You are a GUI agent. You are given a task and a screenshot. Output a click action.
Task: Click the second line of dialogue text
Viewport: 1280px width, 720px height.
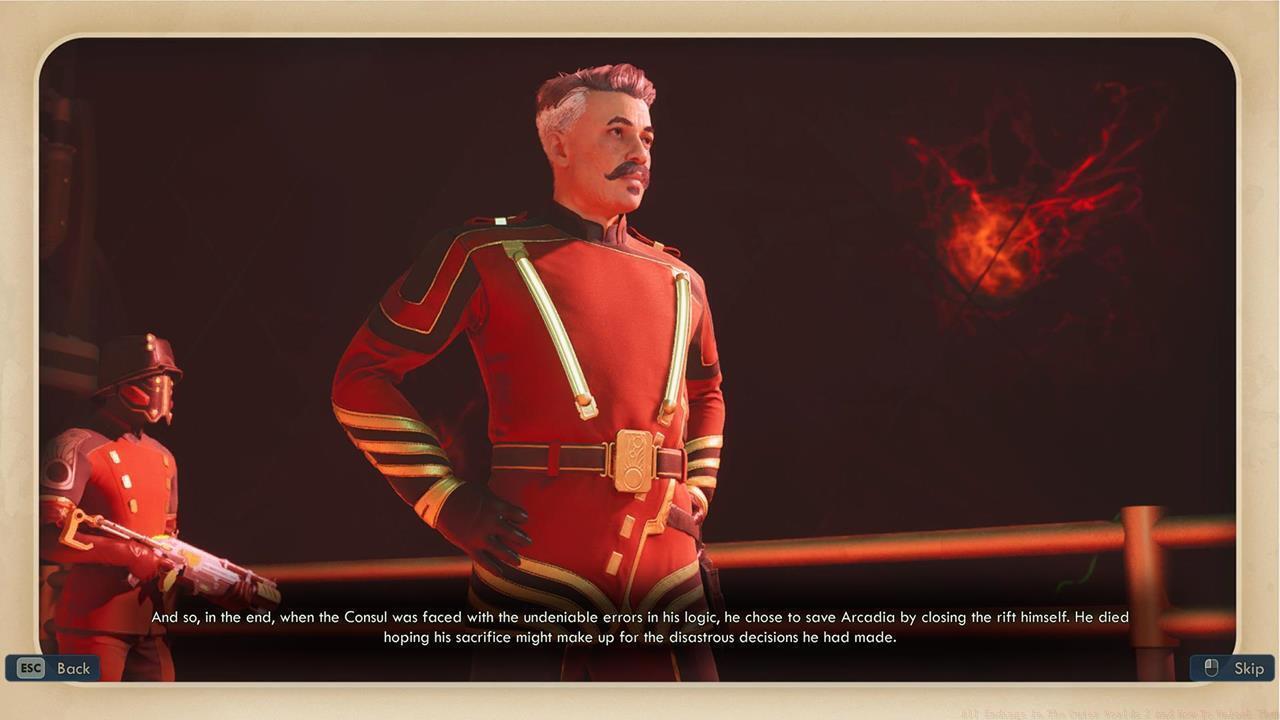coord(639,637)
